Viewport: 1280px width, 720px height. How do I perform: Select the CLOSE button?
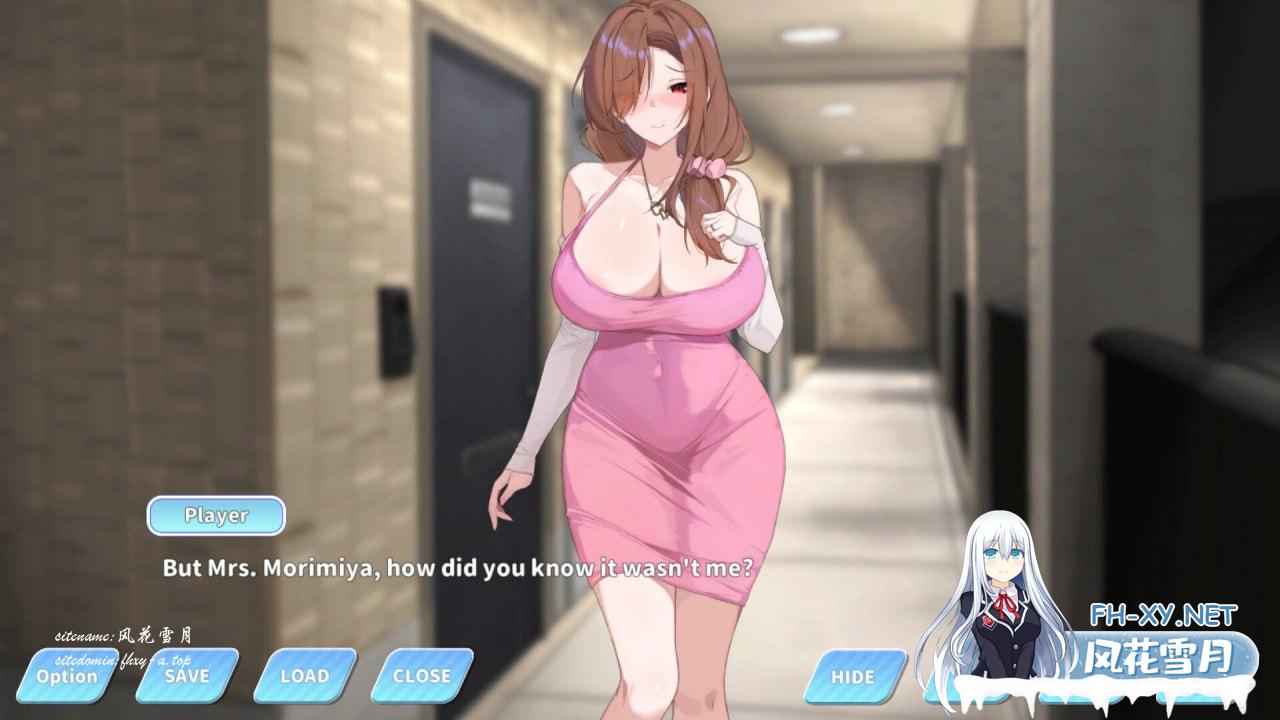point(422,676)
